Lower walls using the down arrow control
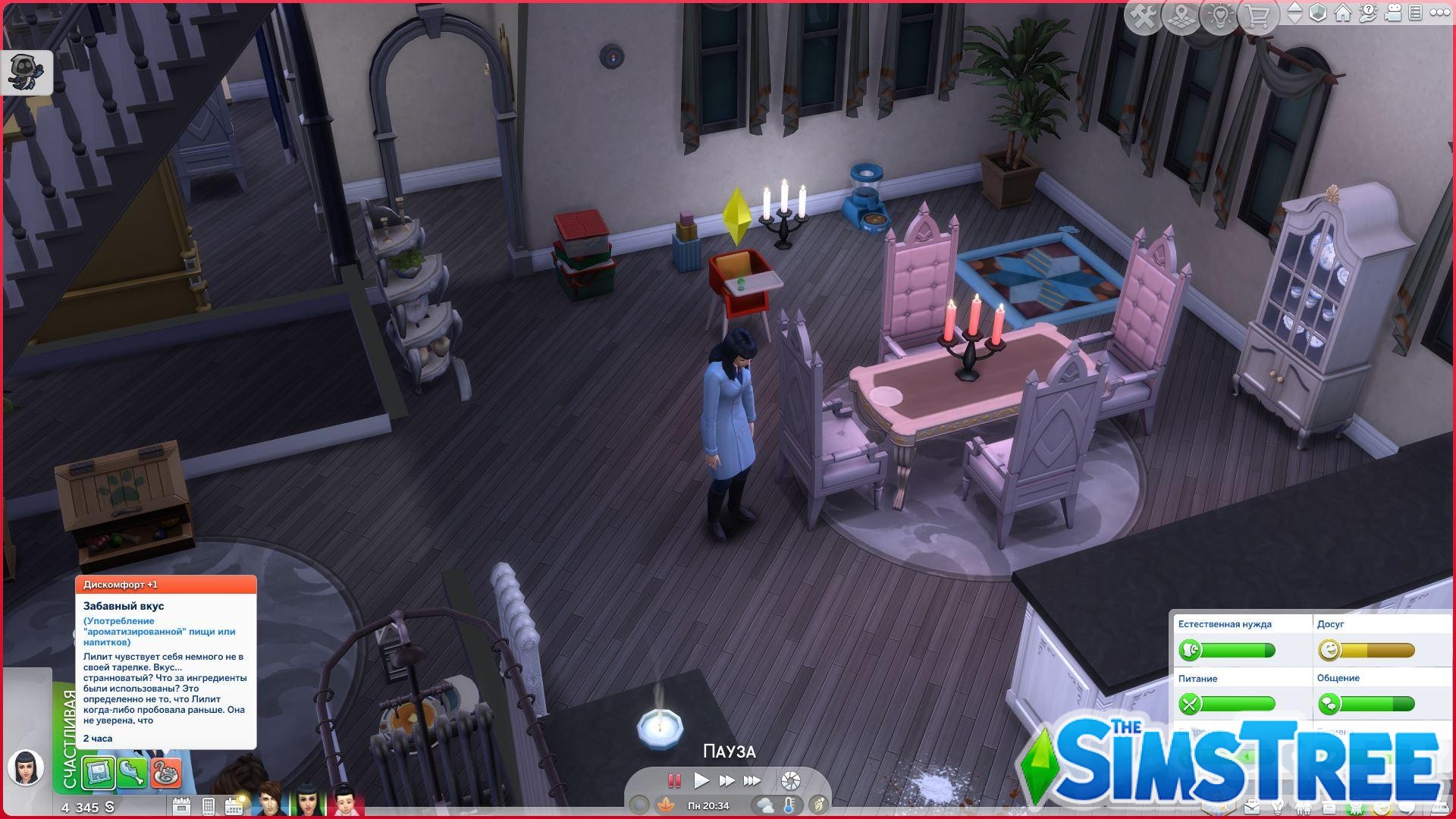 1295,20
